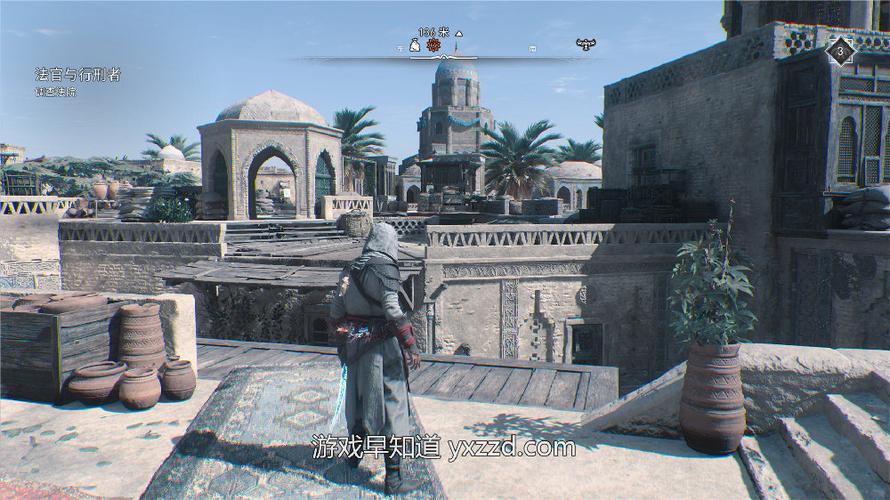Click the red gear objective marker on compass
Viewport: 890px width, 500px height.
coord(433,45)
